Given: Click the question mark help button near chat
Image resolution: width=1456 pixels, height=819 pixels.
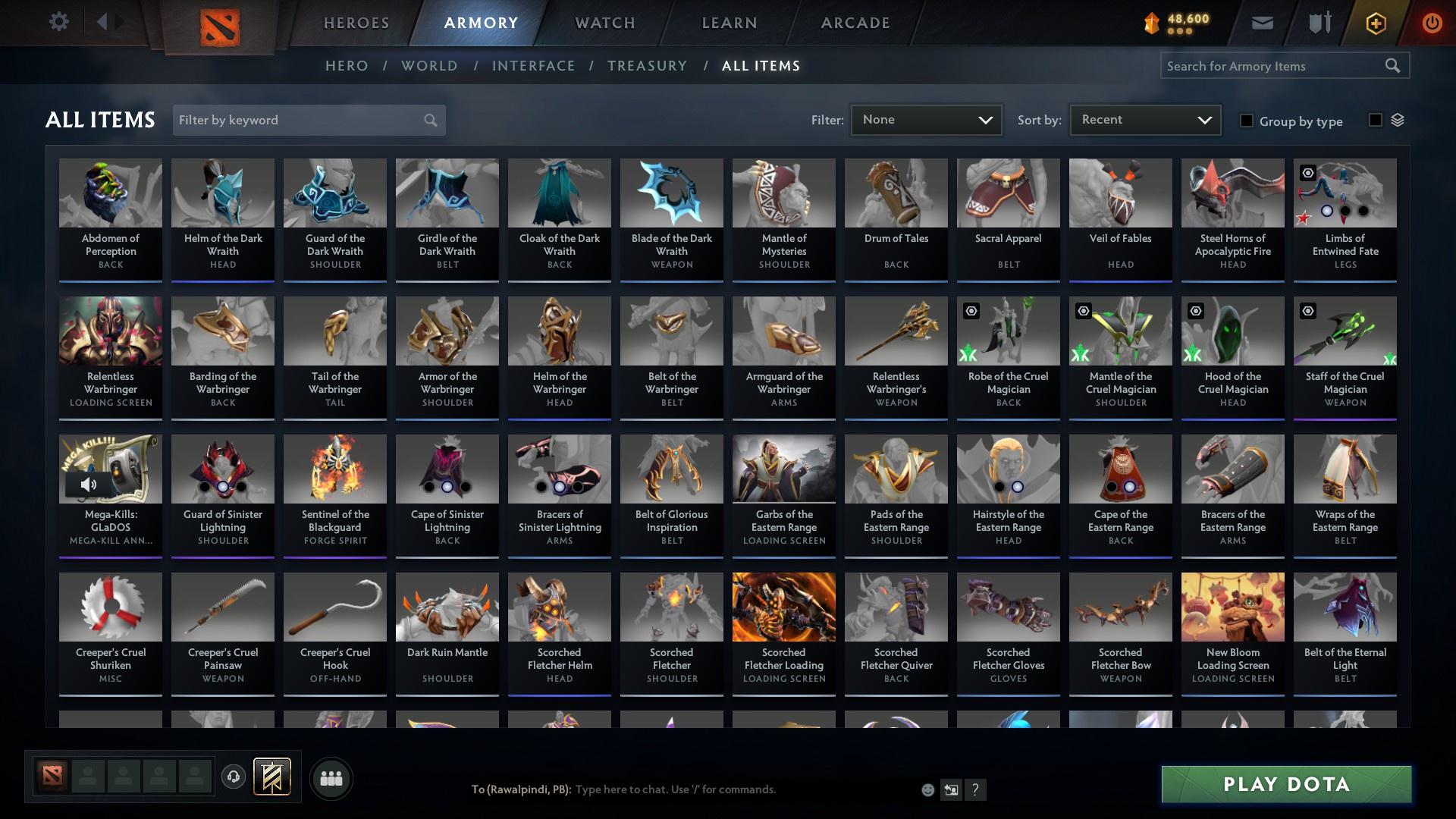Looking at the screenshot, I should point(975,789).
